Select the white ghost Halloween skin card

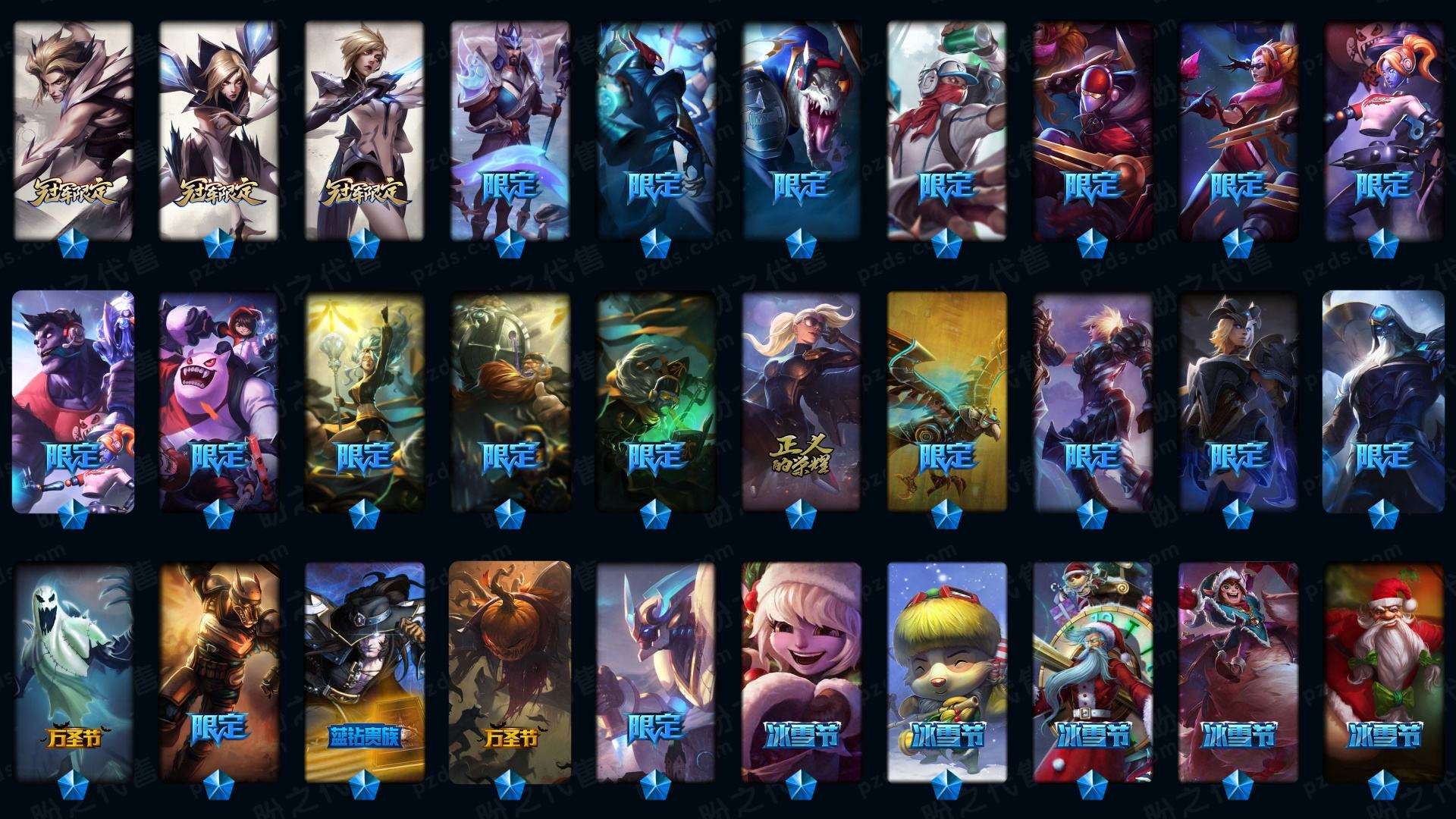click(73, 671)
